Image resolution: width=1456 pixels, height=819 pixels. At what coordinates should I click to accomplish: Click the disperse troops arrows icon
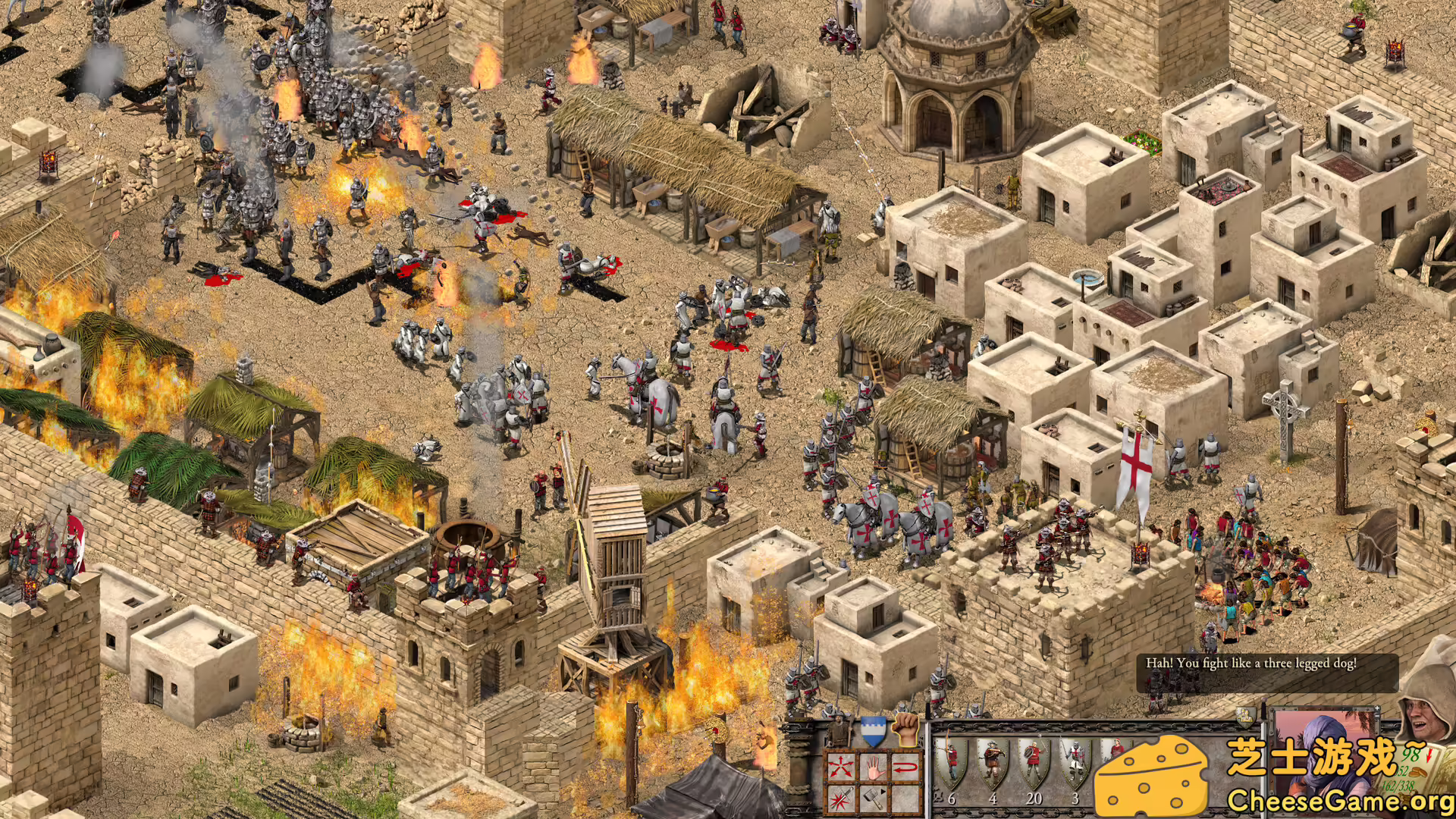coord(842,766)
